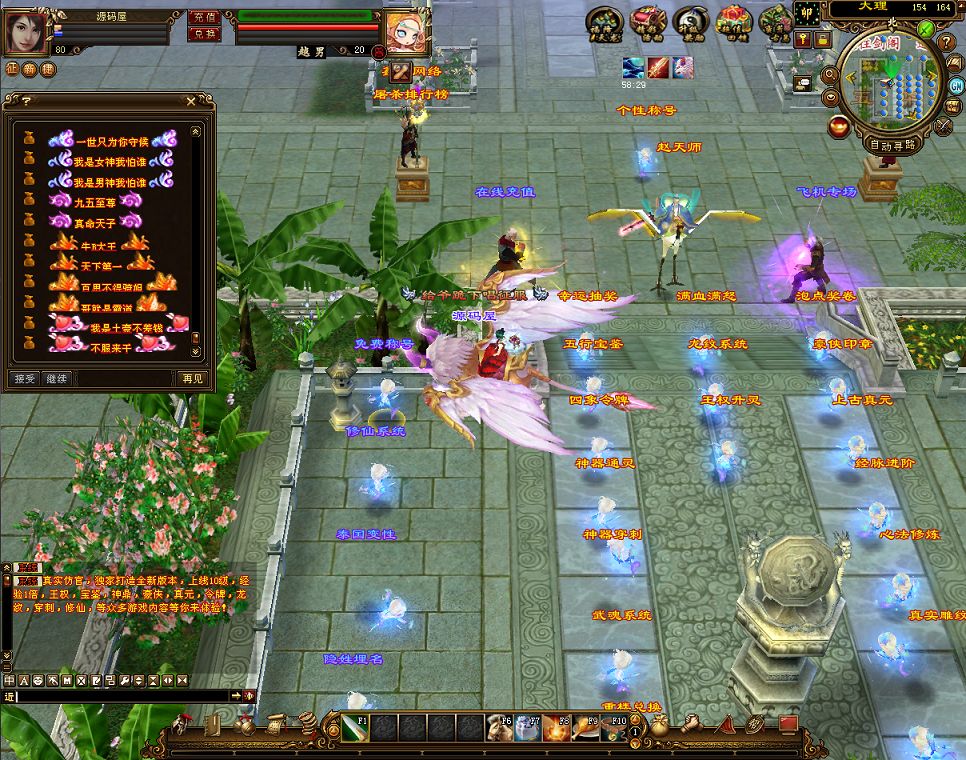Click the 充值 recharge button
This screenshot has width=966, height=760.
tap(203, 17)
